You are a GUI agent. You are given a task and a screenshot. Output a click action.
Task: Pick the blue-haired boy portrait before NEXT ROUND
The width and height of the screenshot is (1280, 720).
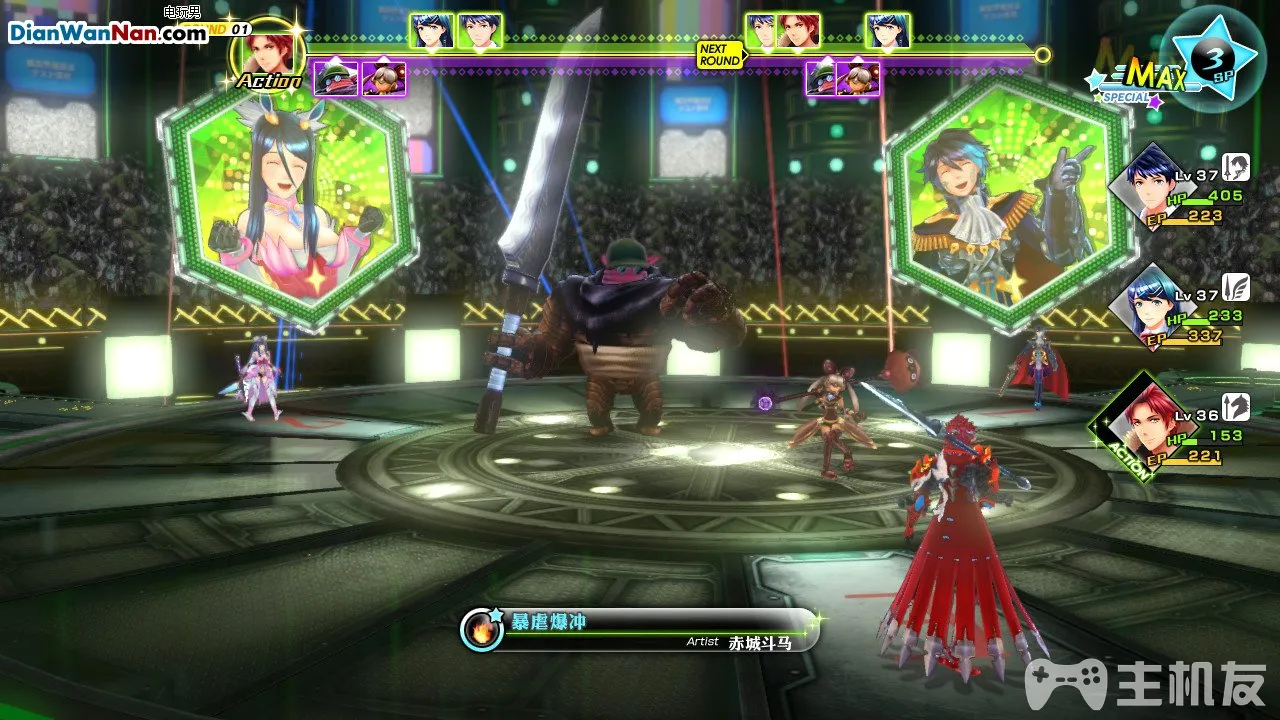tap(480, 31)
